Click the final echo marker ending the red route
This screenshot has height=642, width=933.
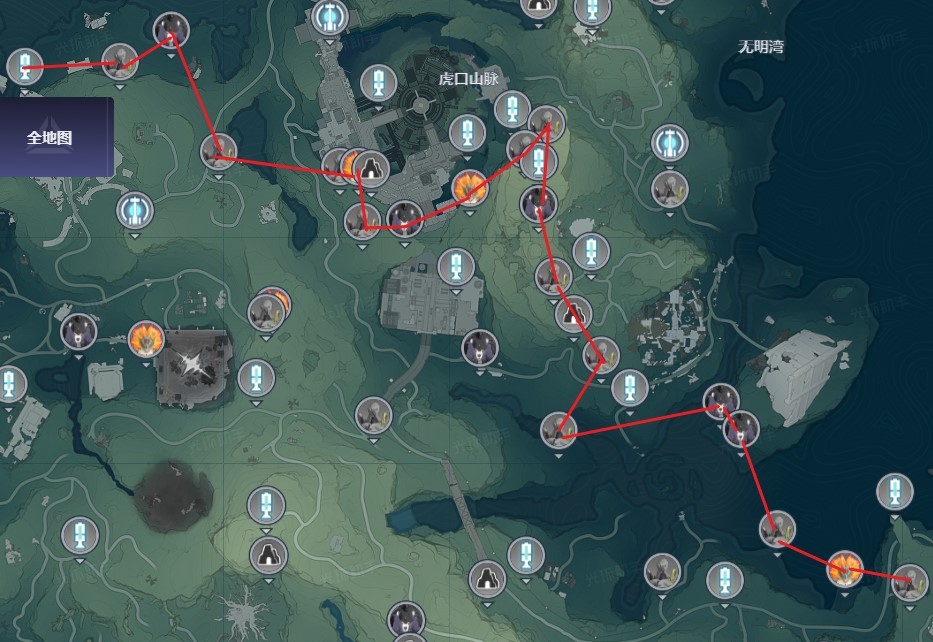pyautogui.click(x=908, y=580)
